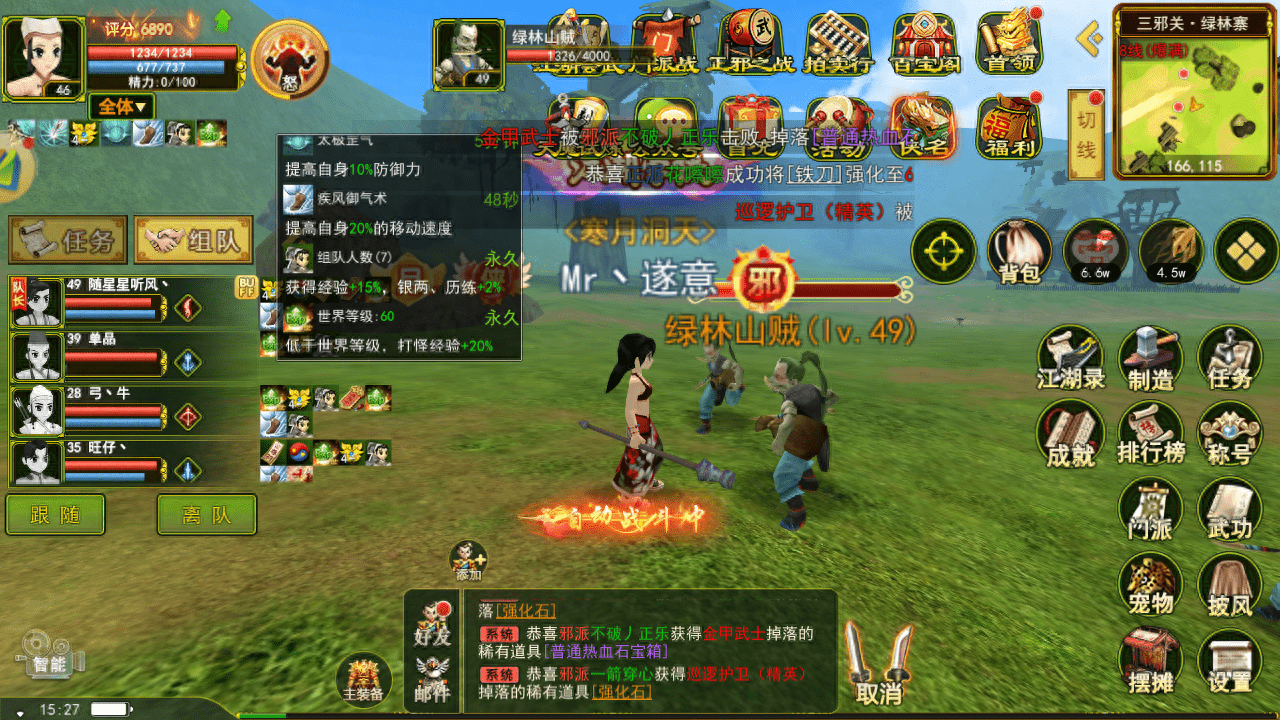Open the 披风 cloak menu
Viewport: 1280px width, 720px height.
1229,585
